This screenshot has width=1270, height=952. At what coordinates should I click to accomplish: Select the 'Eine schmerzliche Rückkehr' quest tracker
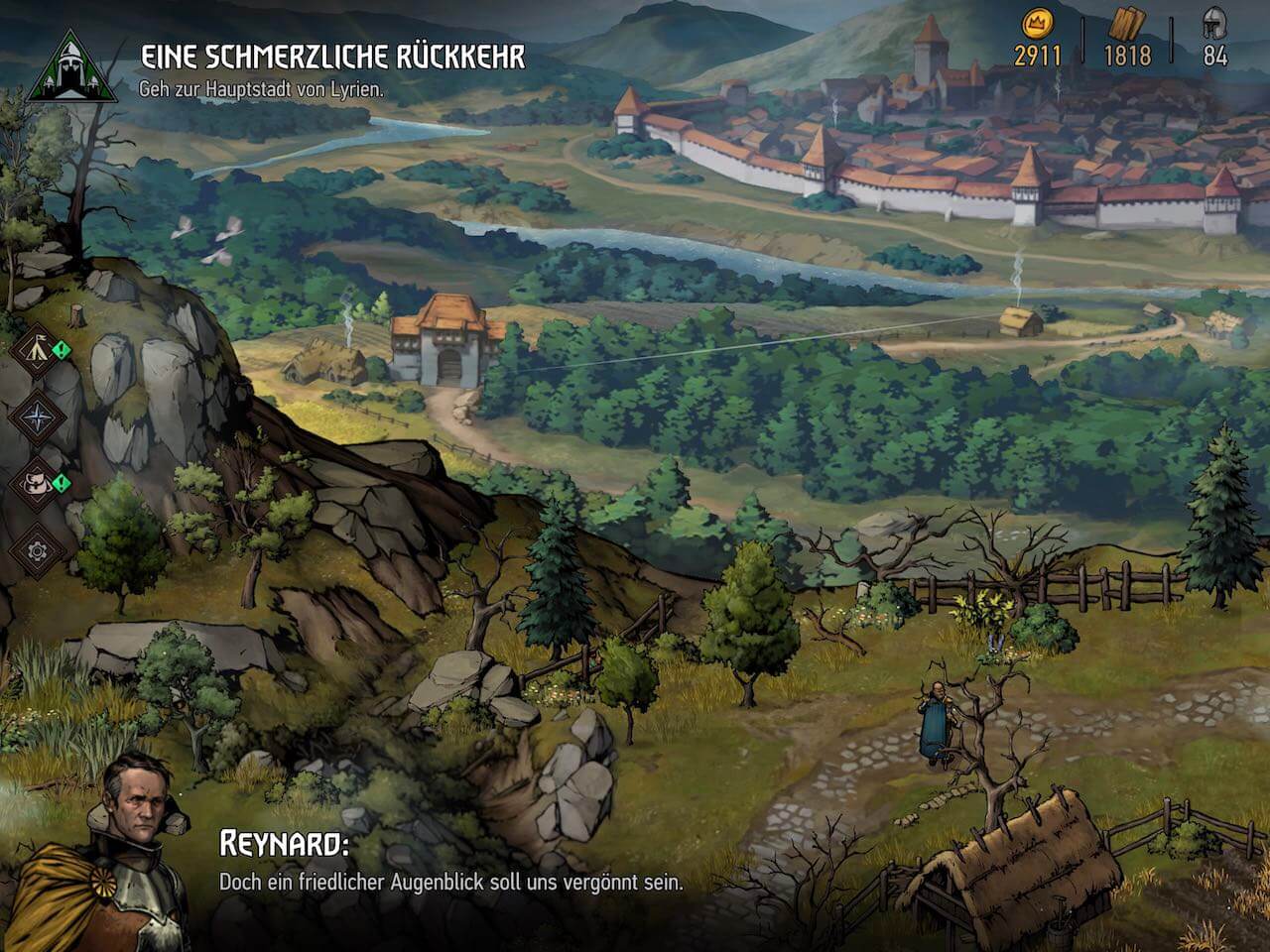pos(331,57)
